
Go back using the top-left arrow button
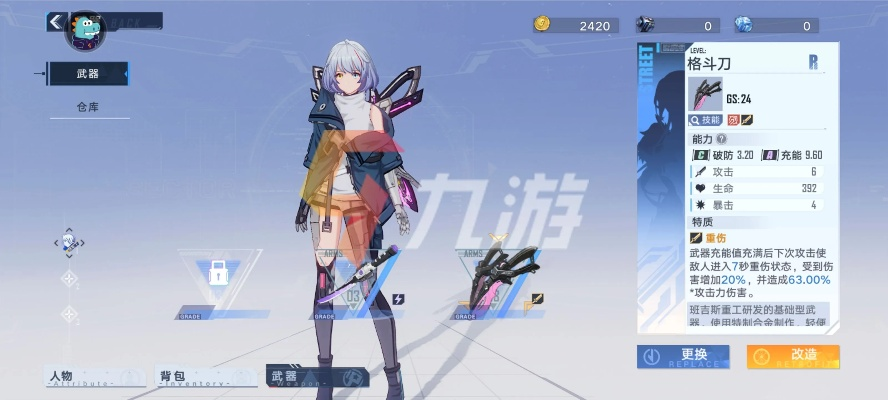point(54,20)
